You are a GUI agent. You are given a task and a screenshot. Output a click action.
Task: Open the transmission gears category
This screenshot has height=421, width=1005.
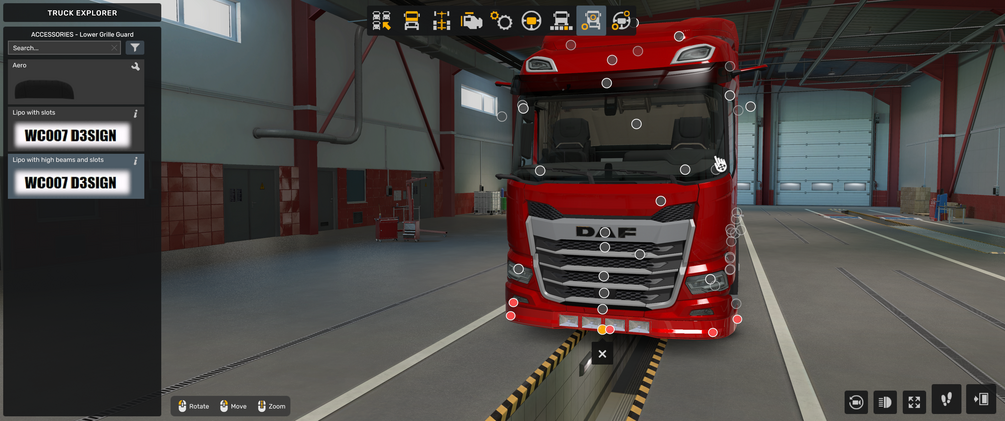501,21
